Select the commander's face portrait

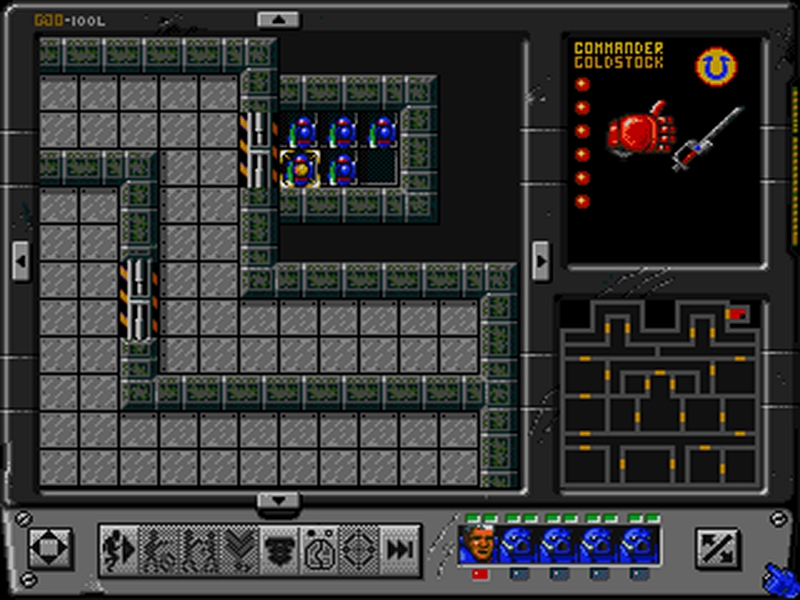[x=478, y=546]
